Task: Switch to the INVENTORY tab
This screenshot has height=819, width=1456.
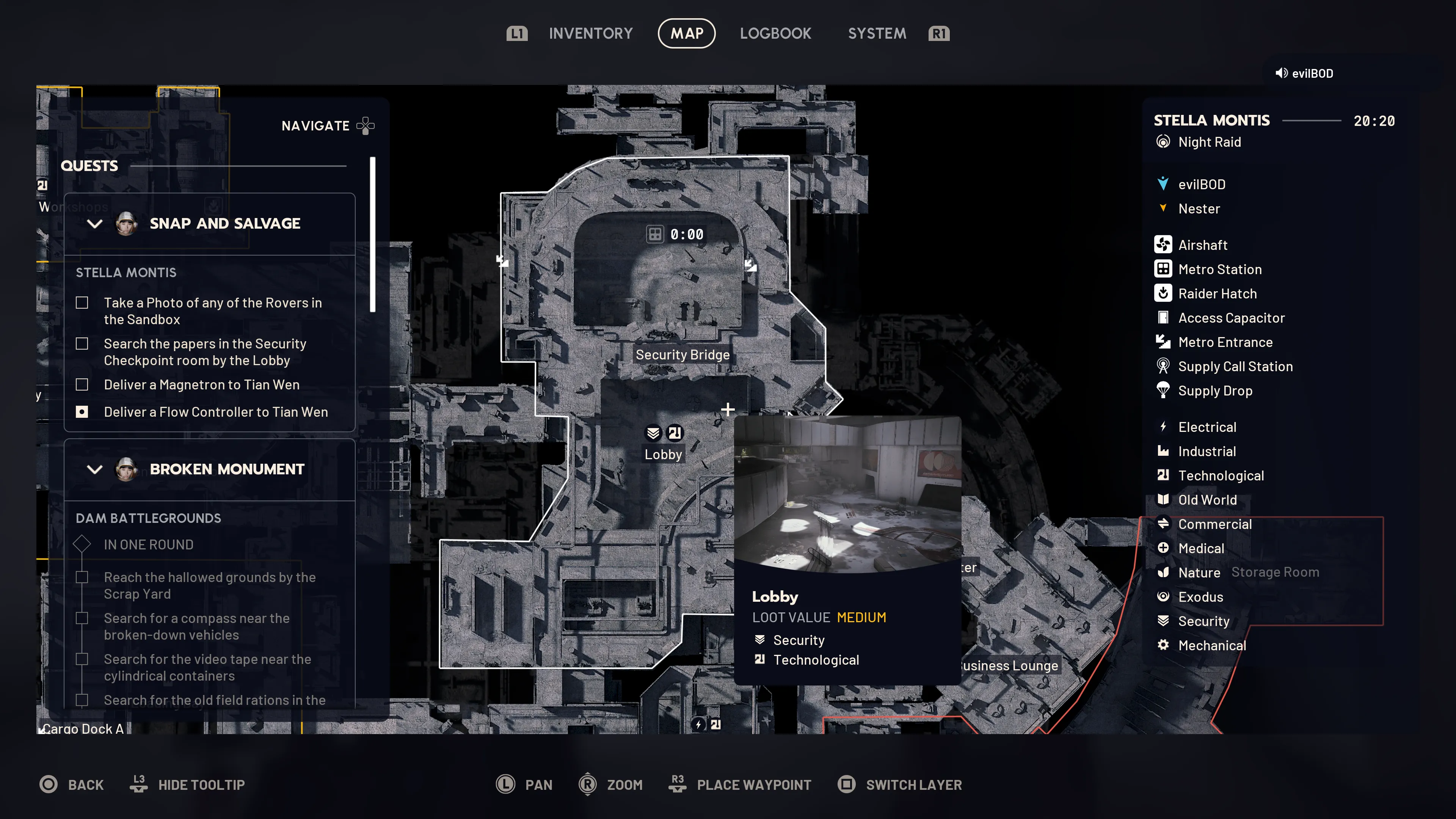Action: coord(591,33)
